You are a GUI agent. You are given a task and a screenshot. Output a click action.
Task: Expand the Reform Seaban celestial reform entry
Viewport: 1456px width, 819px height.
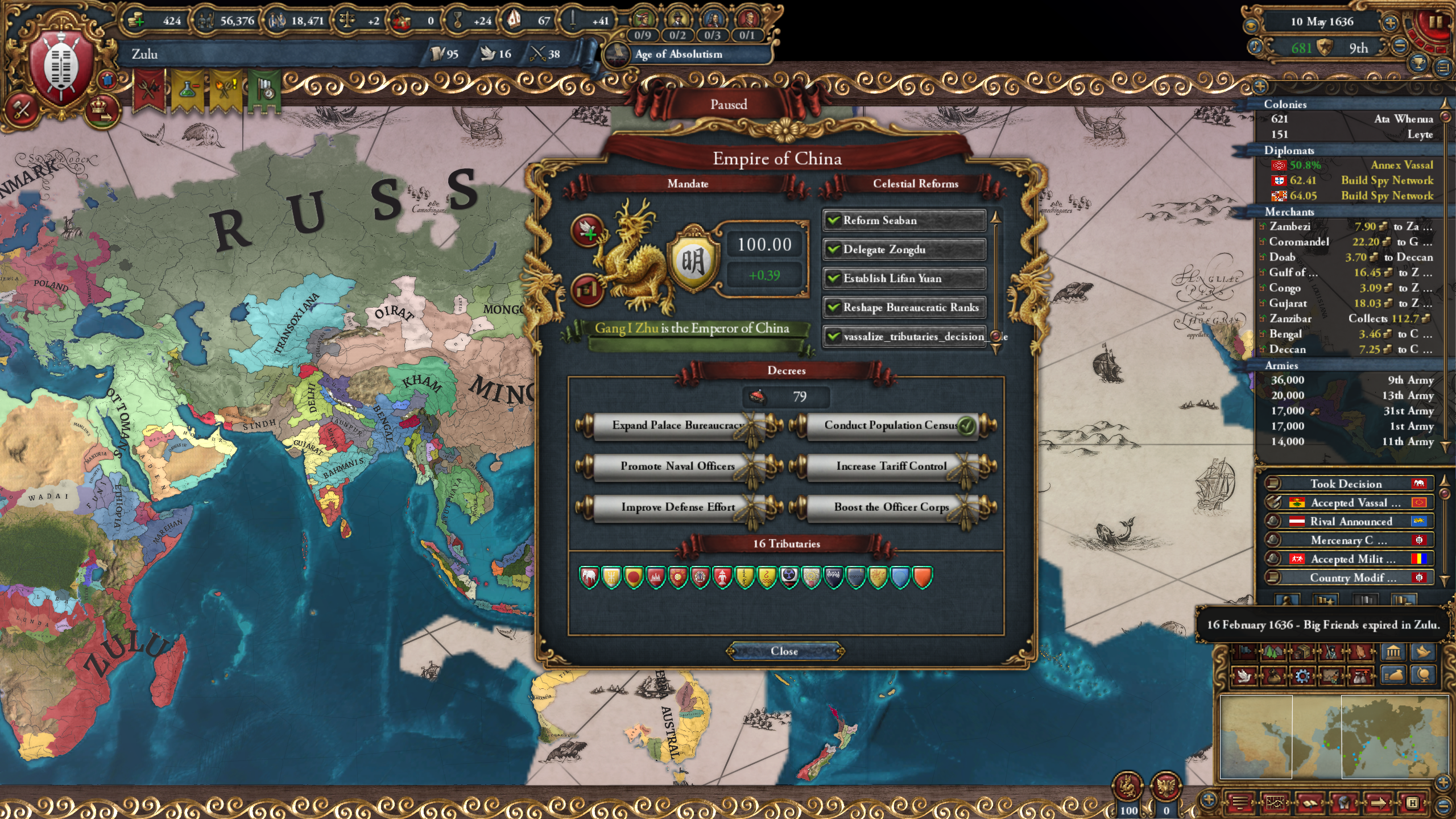click(x=904, y=220)
